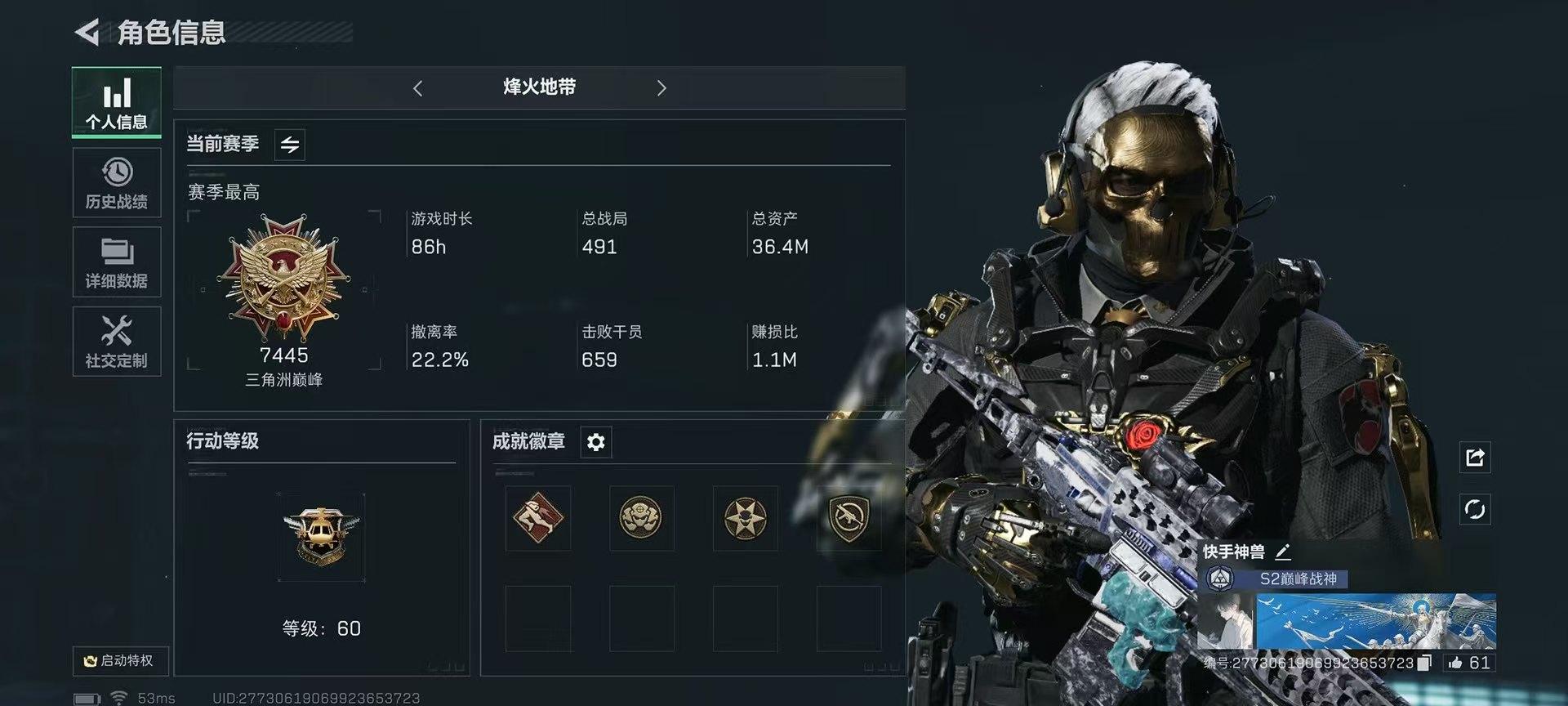1568x706 pixels.
Task: Click the share icon on the right edge
Action: 1475,458
